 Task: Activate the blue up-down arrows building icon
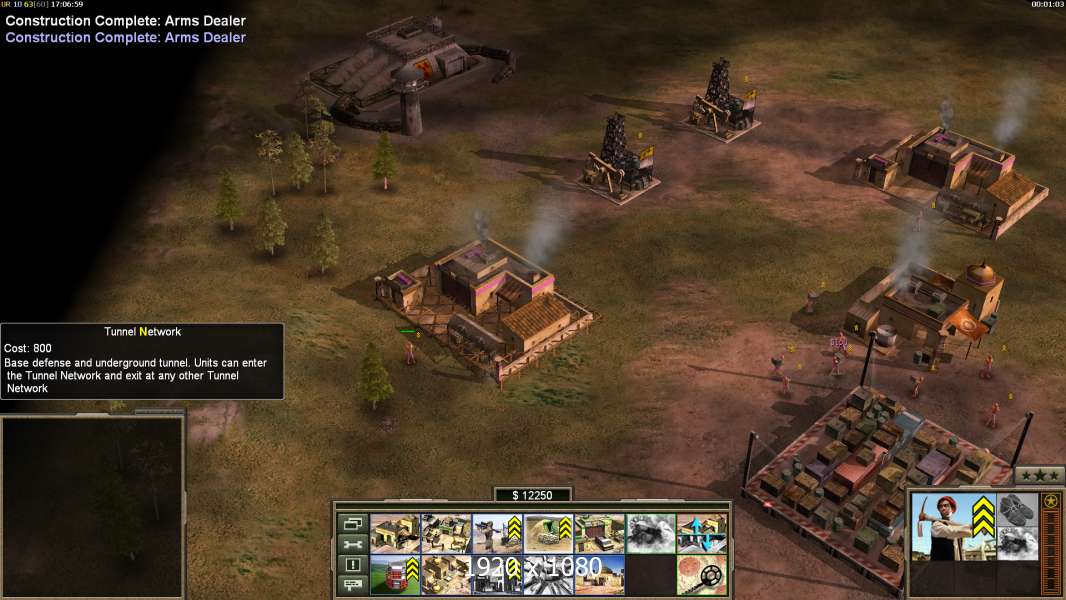pos(701,533)
